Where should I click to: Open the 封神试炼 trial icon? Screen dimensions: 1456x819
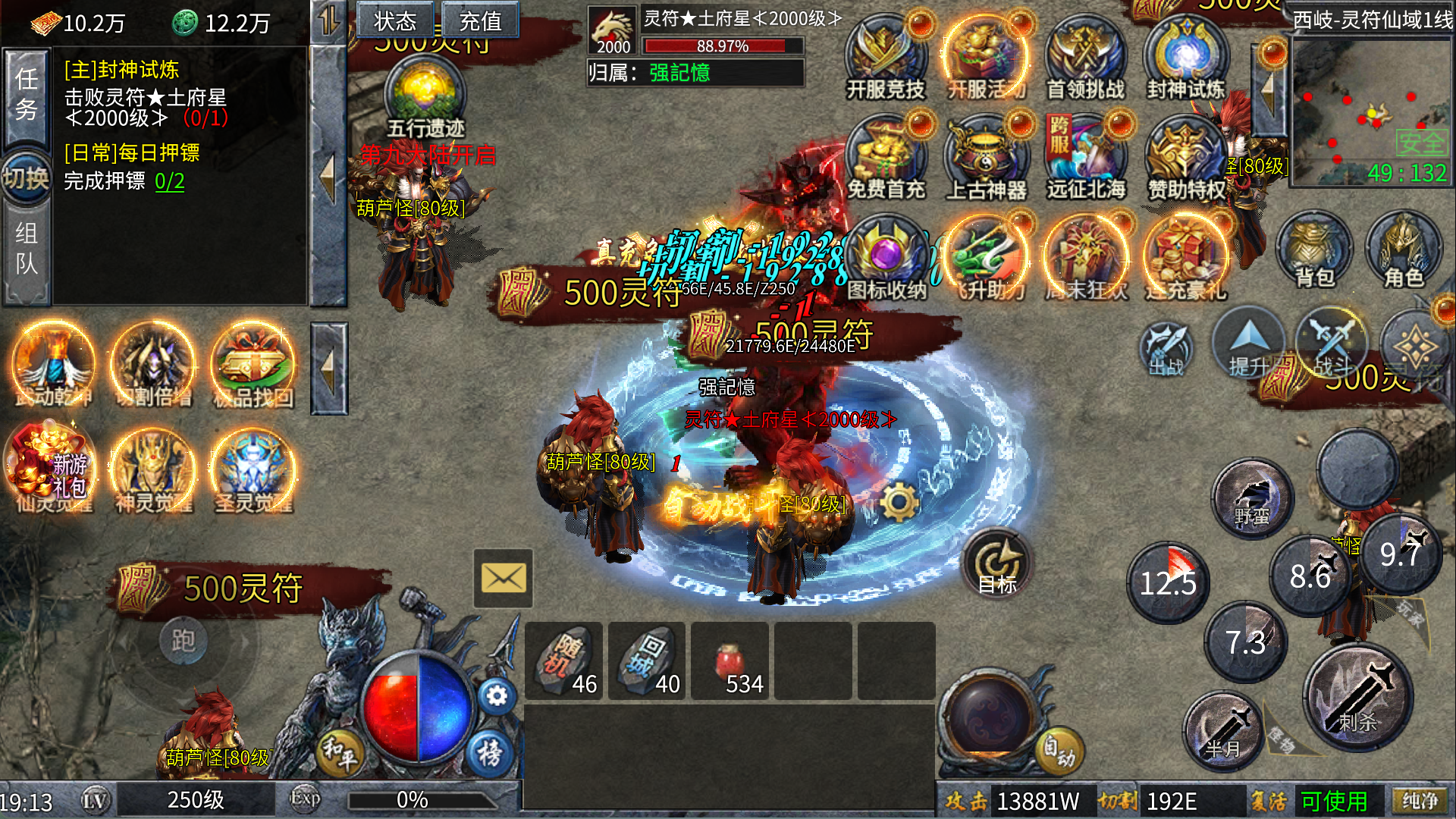click(x=1185, y=61)
